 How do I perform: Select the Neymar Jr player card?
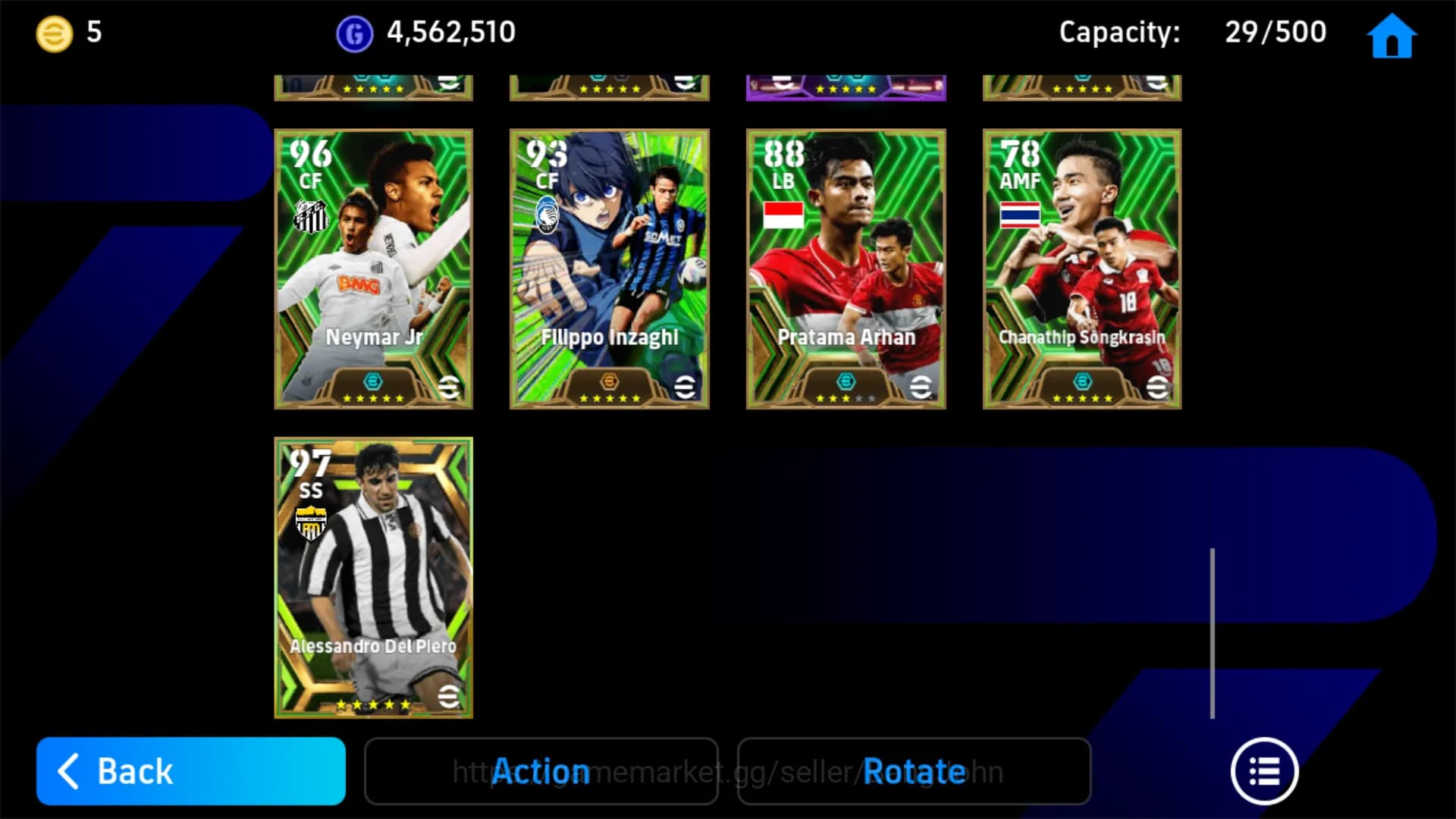(372, 267)
